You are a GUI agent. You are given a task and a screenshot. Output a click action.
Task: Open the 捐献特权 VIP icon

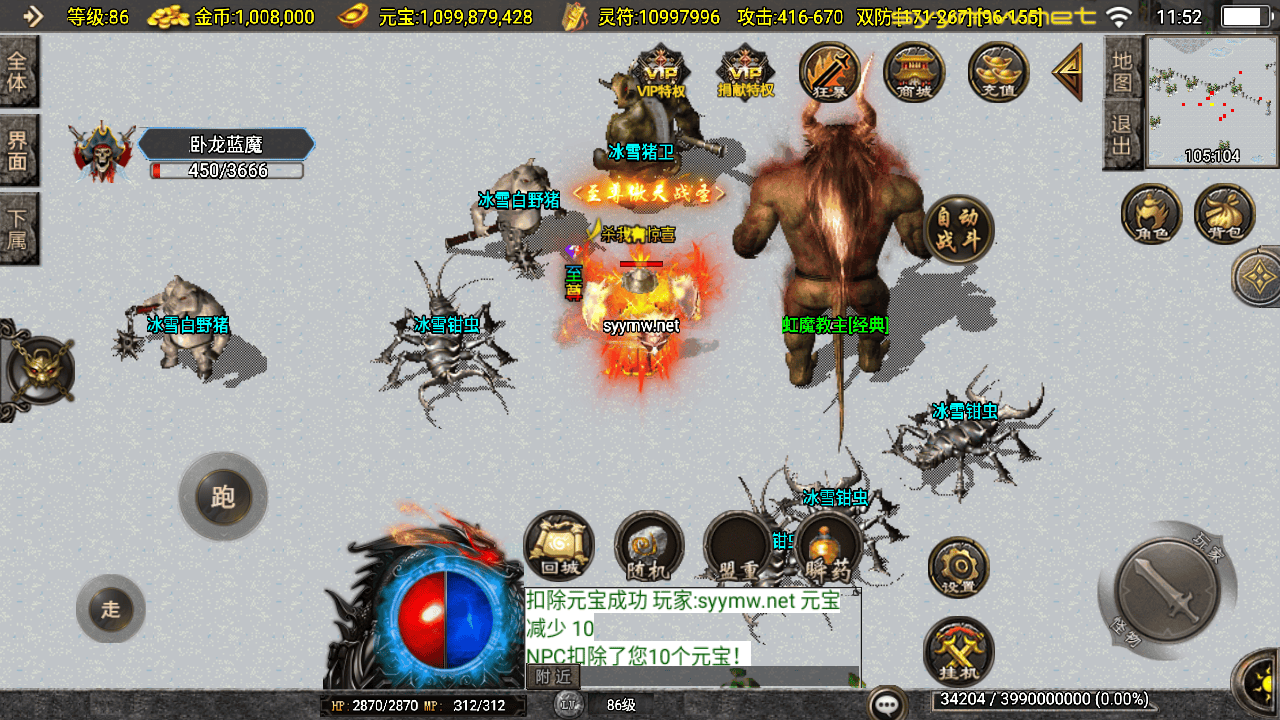click(x=746, y=72)
